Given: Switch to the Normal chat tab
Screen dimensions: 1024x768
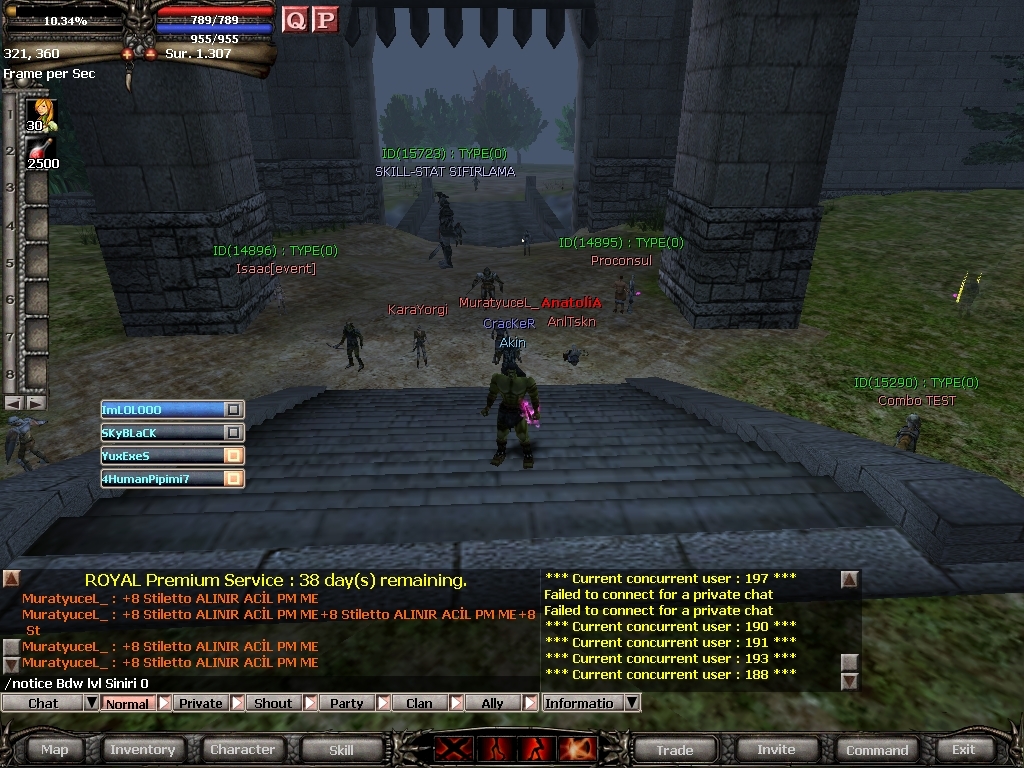Looking at the screenshot, I should click(127, 703).
